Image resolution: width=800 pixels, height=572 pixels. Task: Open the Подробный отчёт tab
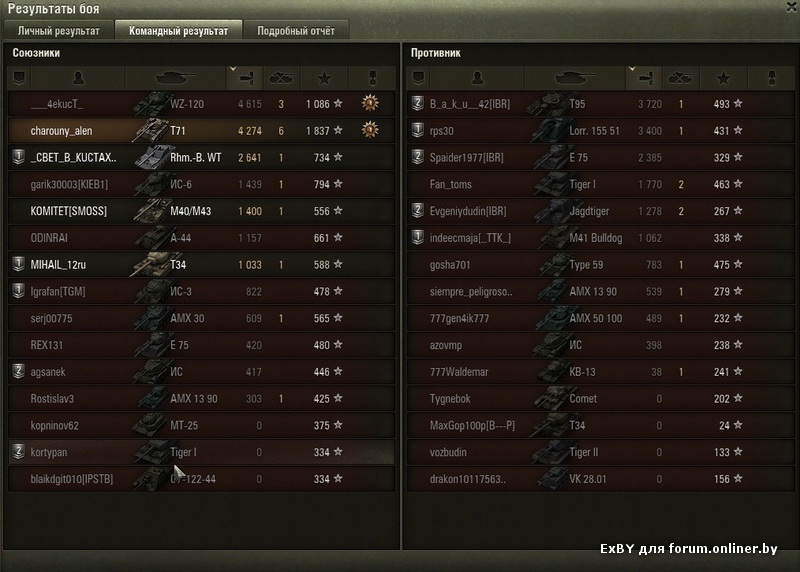point(295,30)
